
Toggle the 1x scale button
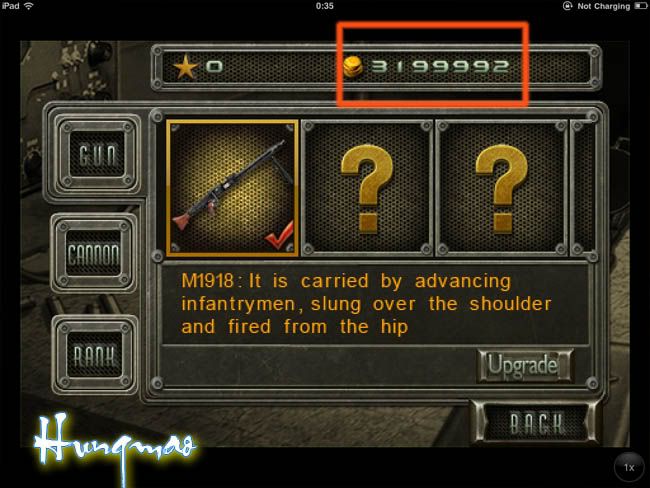pyautogui.click(x=628, y=468)
